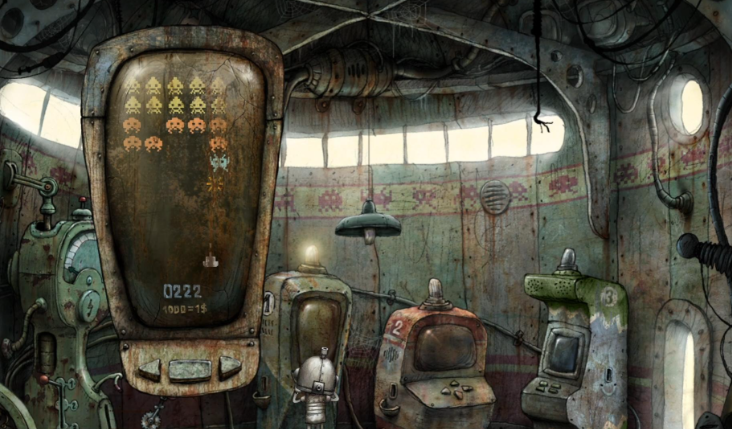This screenshot has height=429, width=732.
Task: Click the left arrow button under the arcade screen
Action: click(150, 368)
